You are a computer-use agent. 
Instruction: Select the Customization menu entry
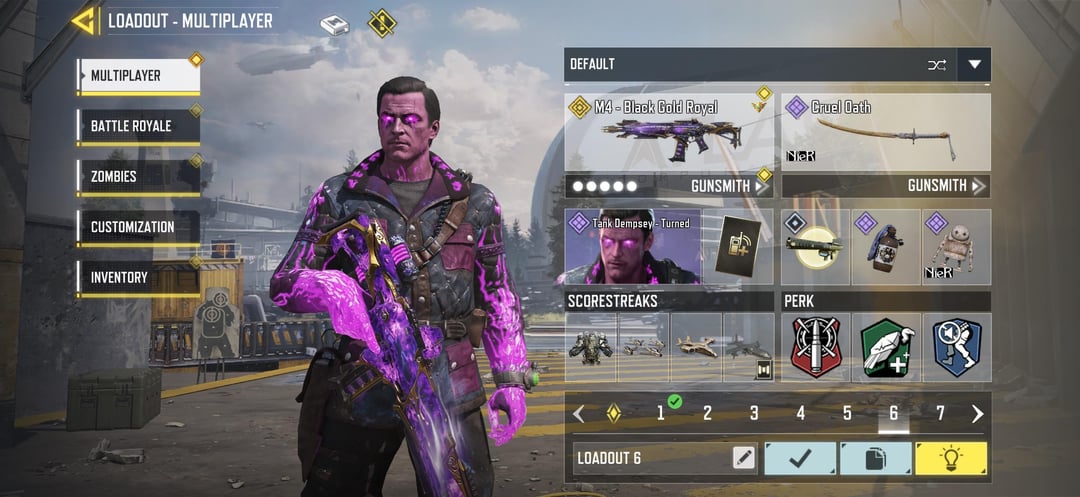click(x=137, y=227)
